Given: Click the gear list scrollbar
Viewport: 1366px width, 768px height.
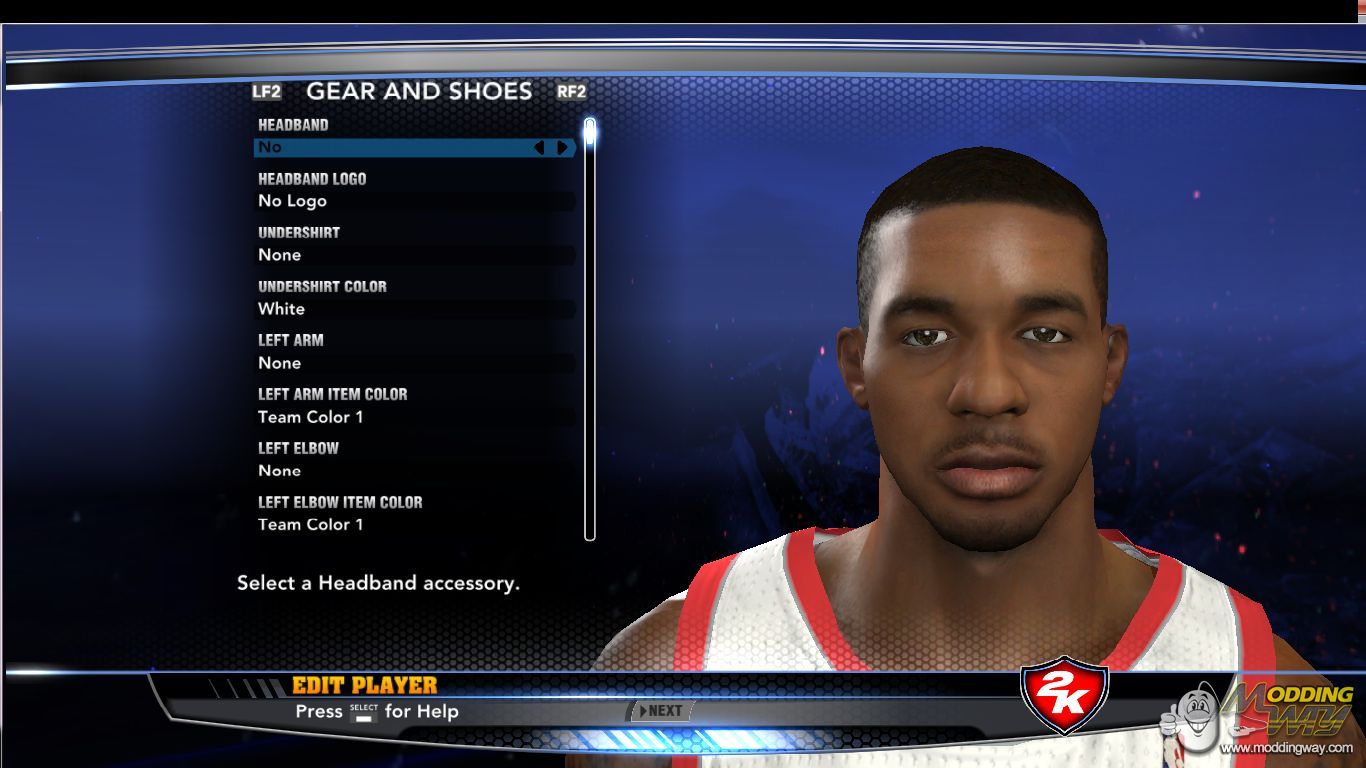Looking at the screenshot, I should coord(590,330).
